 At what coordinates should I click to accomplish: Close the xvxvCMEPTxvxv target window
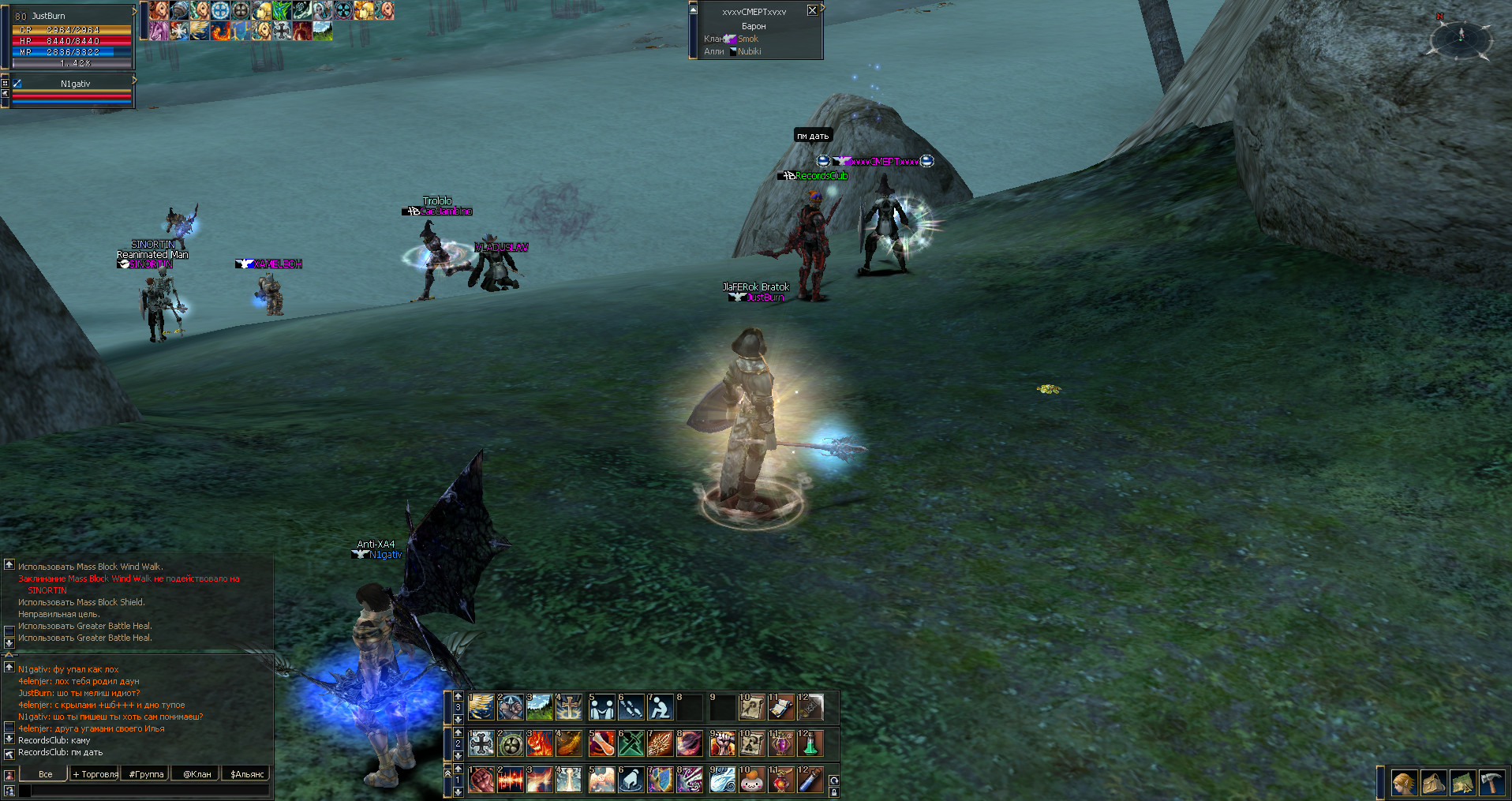pyautogui.click(x=812, y=10)
